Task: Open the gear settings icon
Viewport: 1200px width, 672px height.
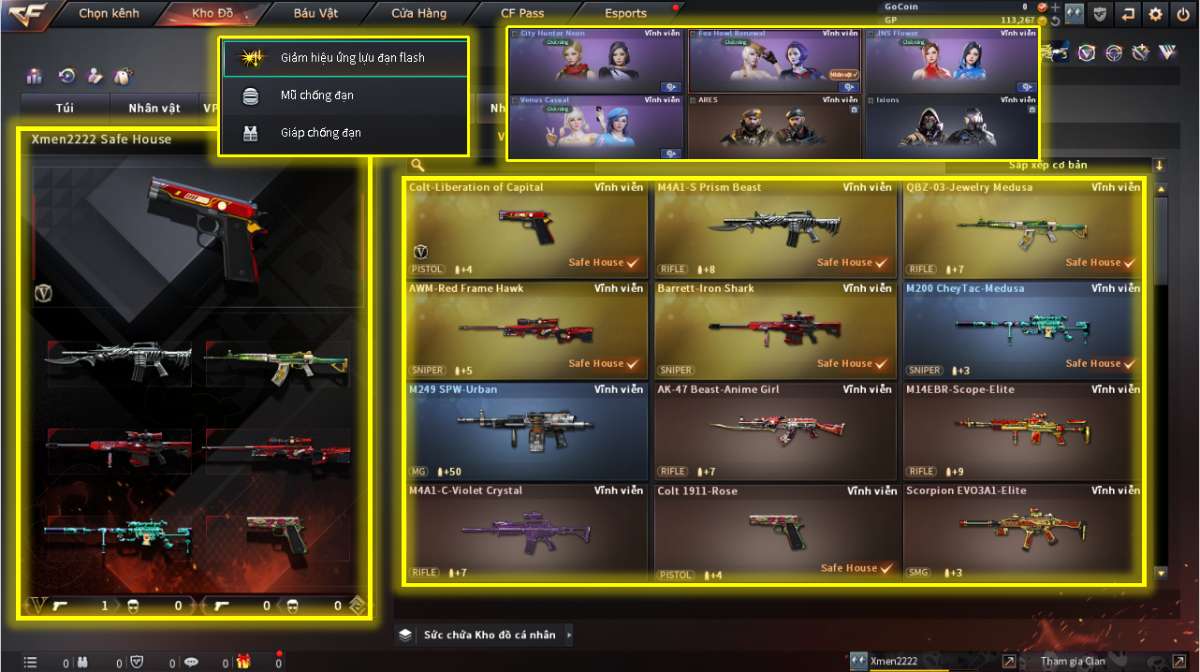Action: 1156,14
